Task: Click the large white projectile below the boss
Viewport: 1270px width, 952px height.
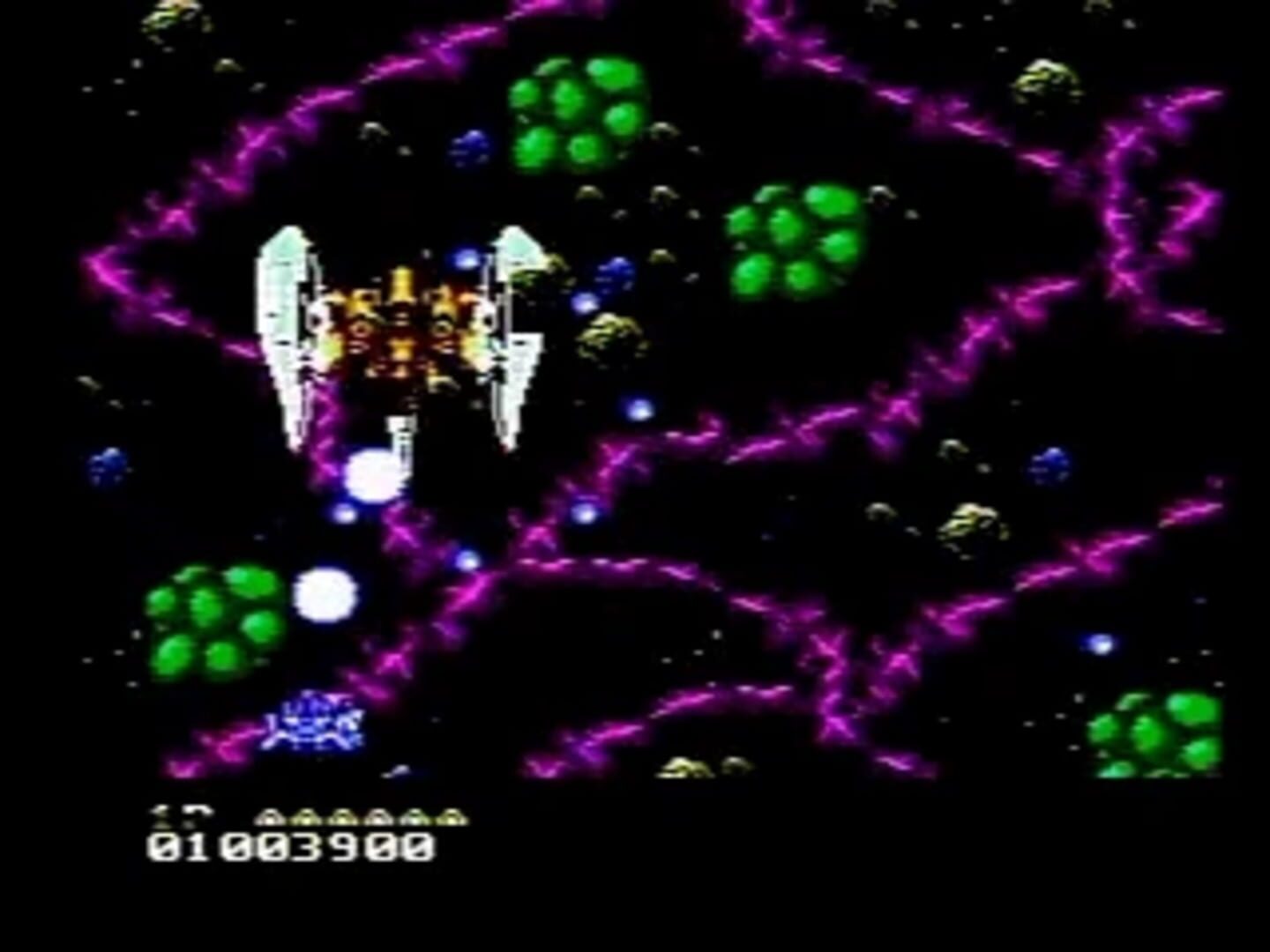Action: tap(374, 476)
